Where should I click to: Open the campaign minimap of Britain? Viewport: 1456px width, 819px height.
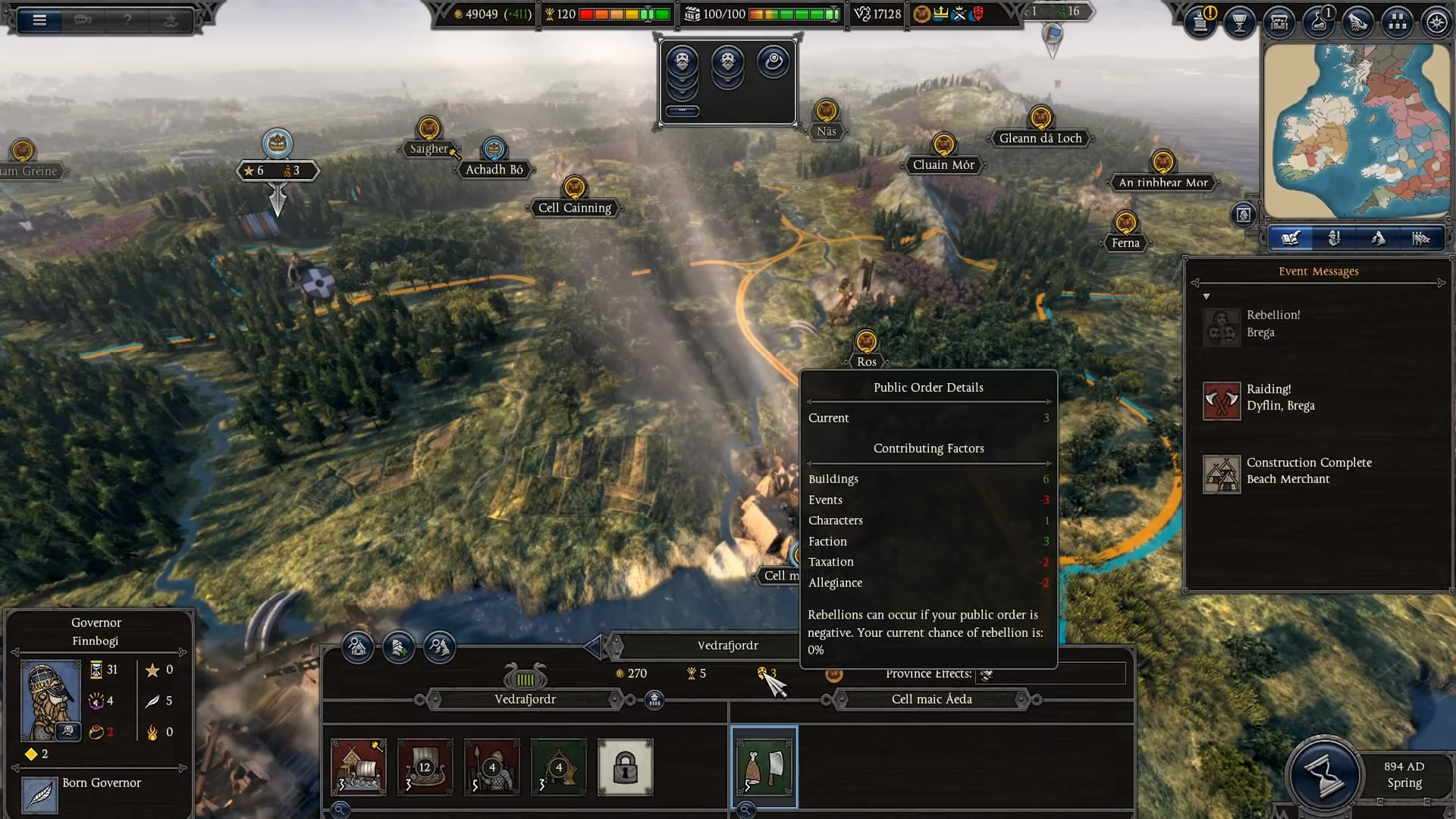point(1356,130)
